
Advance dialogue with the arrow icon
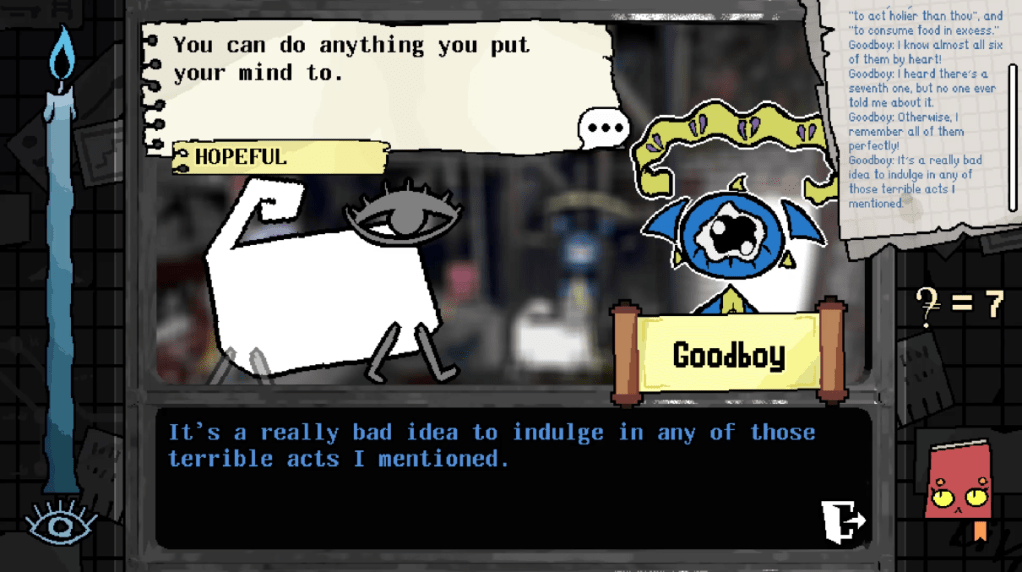842,520
